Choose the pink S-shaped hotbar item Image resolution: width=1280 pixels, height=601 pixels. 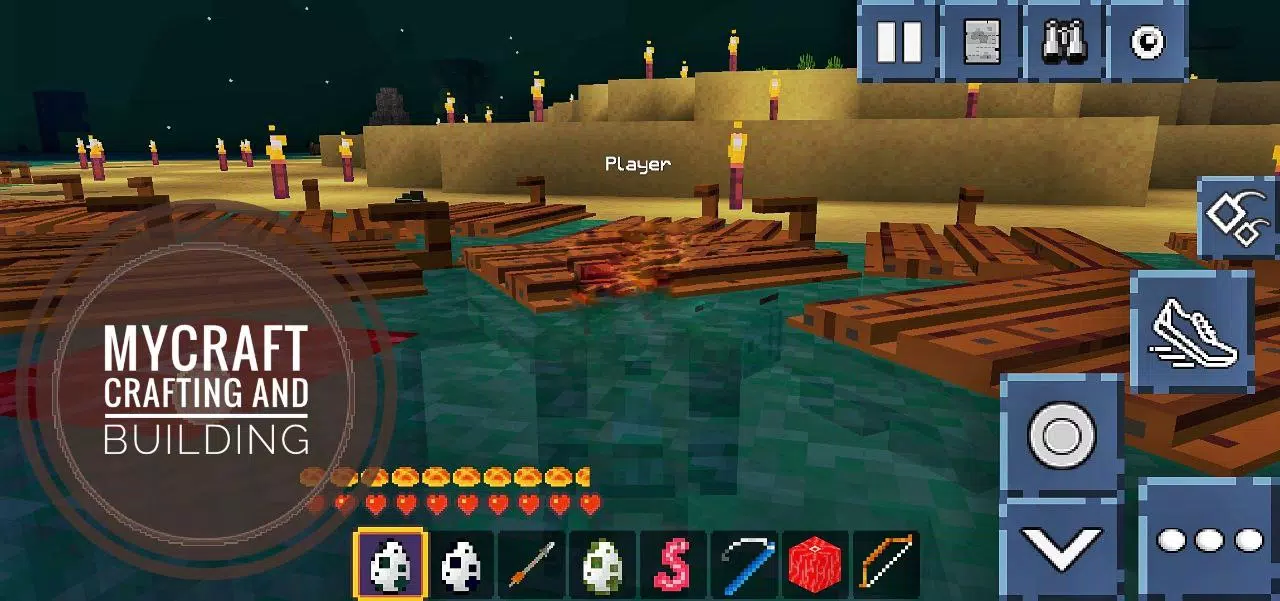(674, 565)
